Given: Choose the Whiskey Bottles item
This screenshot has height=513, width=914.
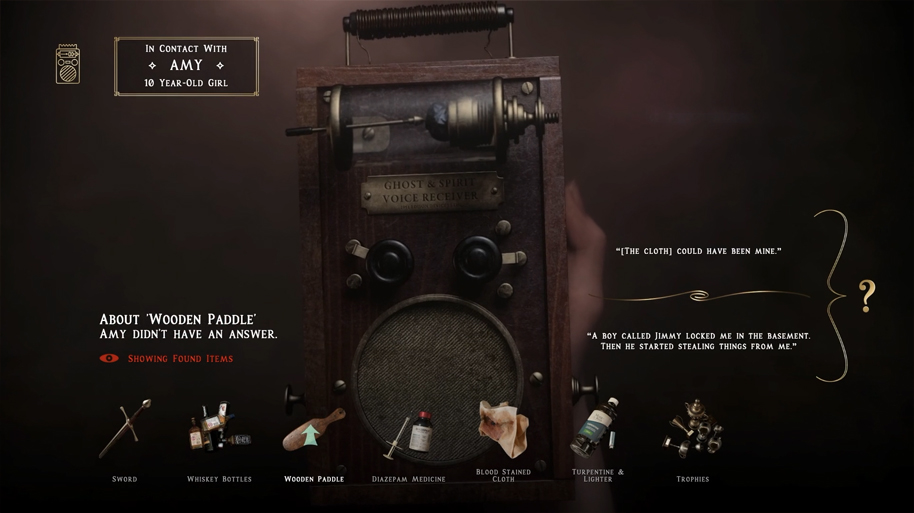Looking at the screenshot, I should coord(219,431).
